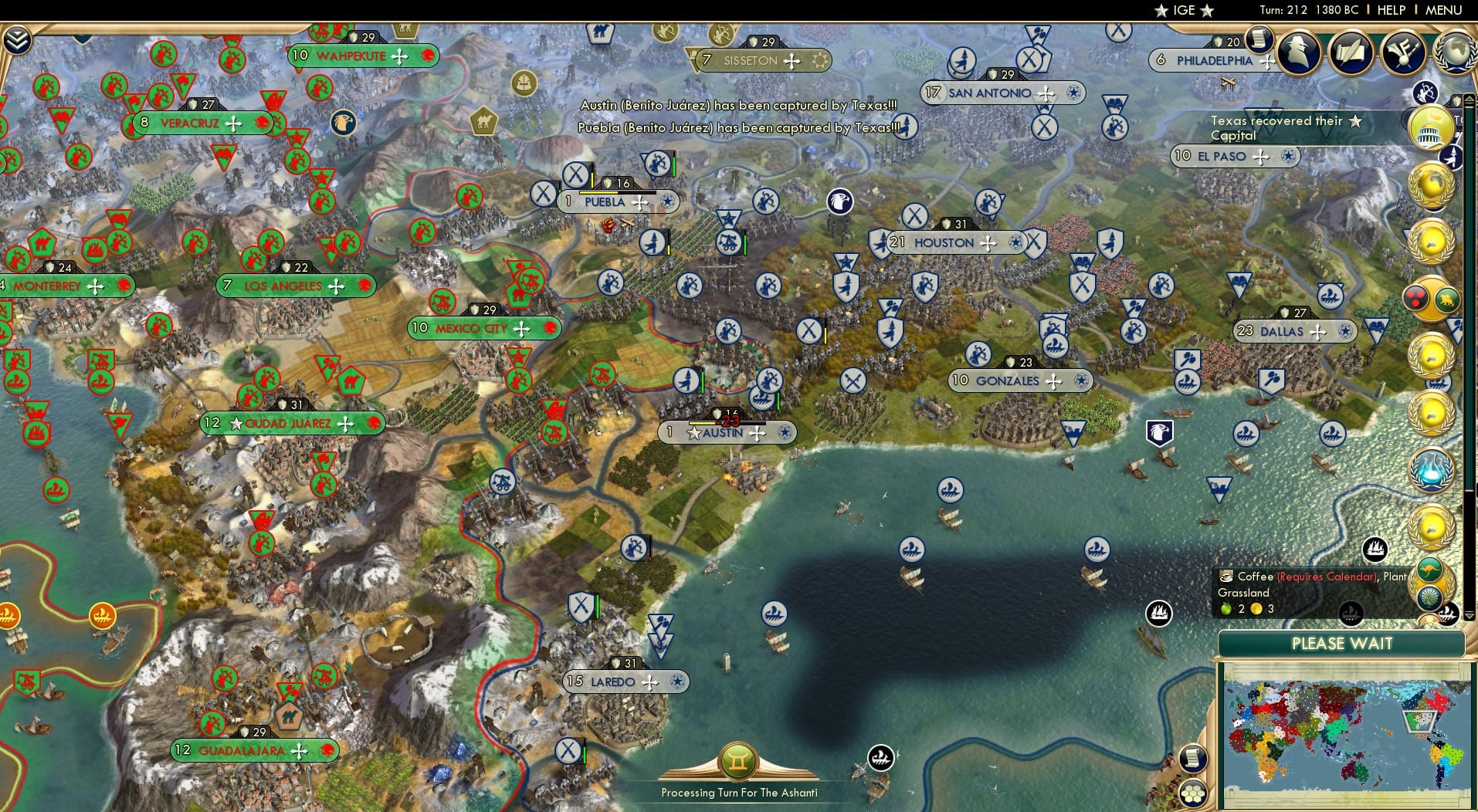
Task: Click the PLEASE WAIT end-turn button
Action: [x=1342, y=643]
